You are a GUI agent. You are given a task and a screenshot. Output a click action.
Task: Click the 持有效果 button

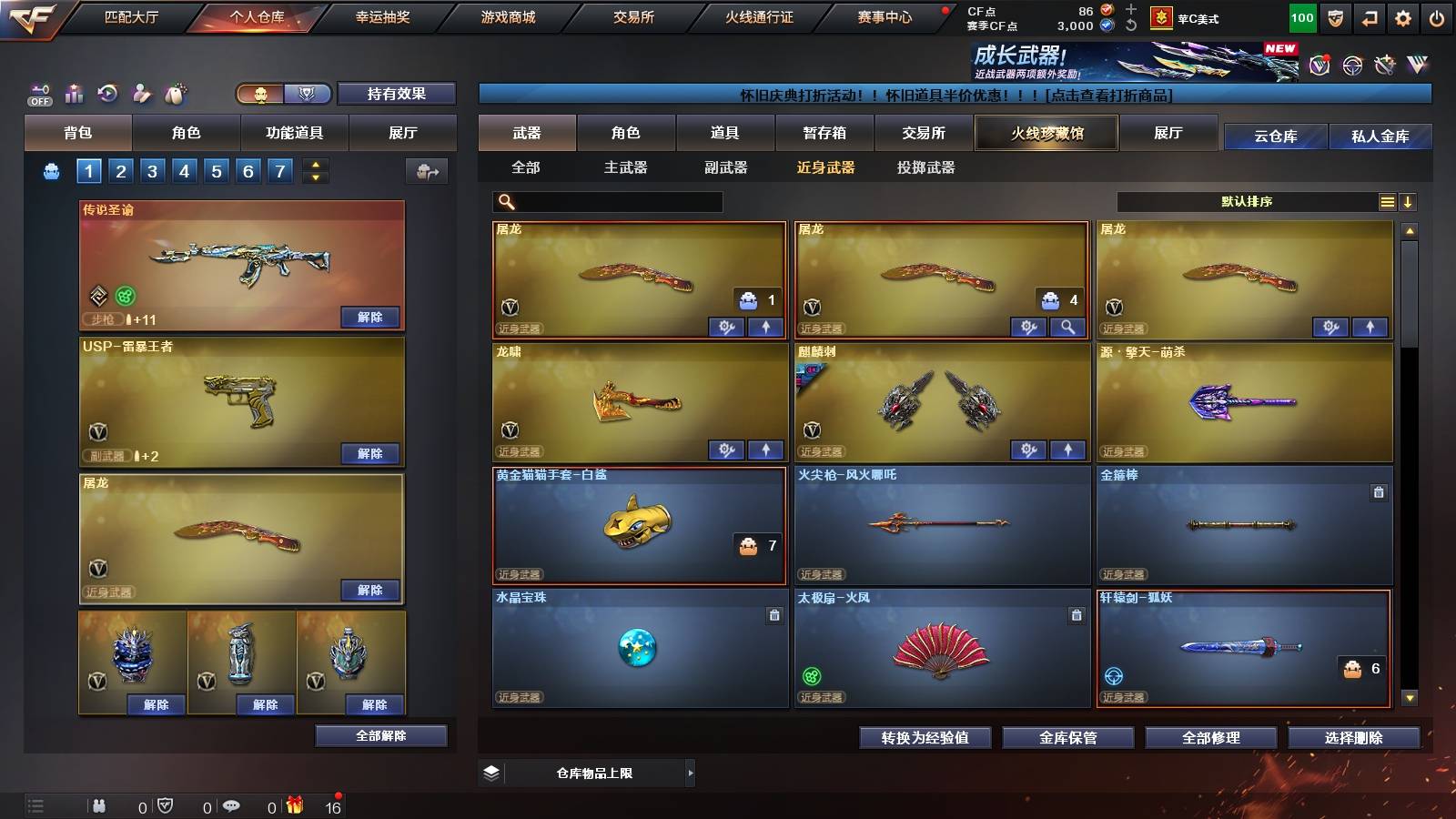click(x=397, y=94)
